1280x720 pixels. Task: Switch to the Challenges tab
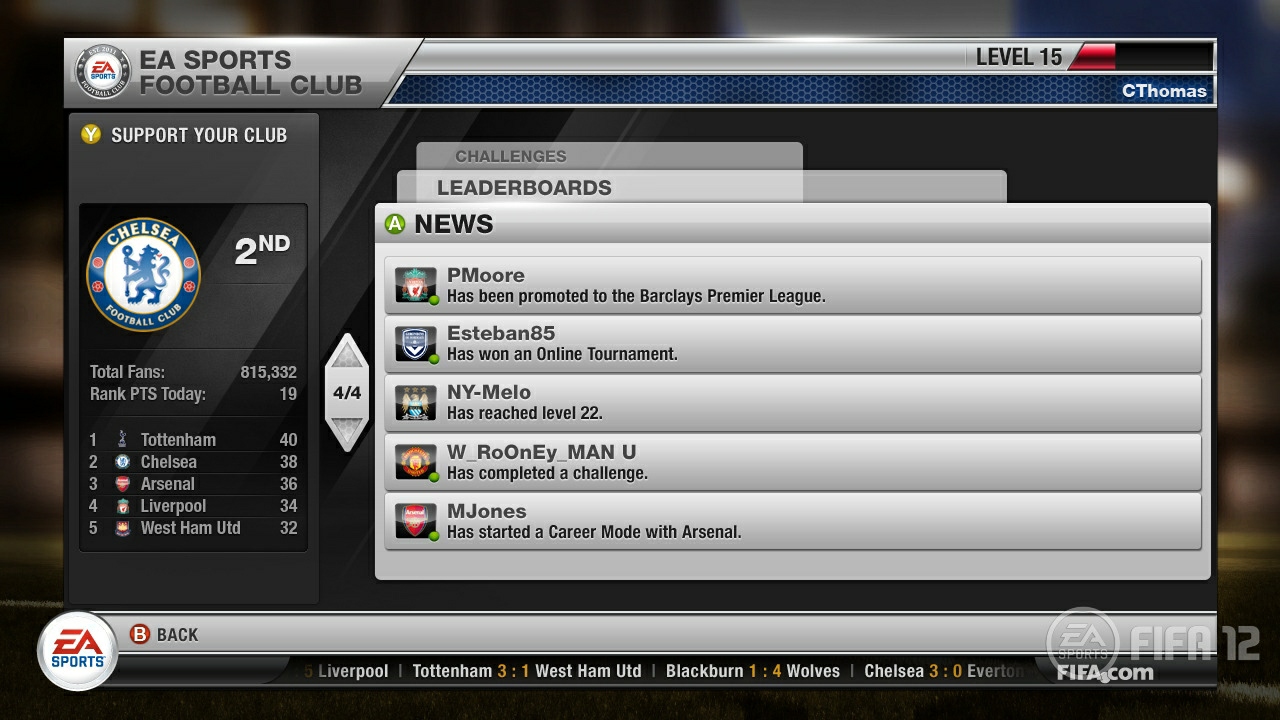(x=511, y=156)
